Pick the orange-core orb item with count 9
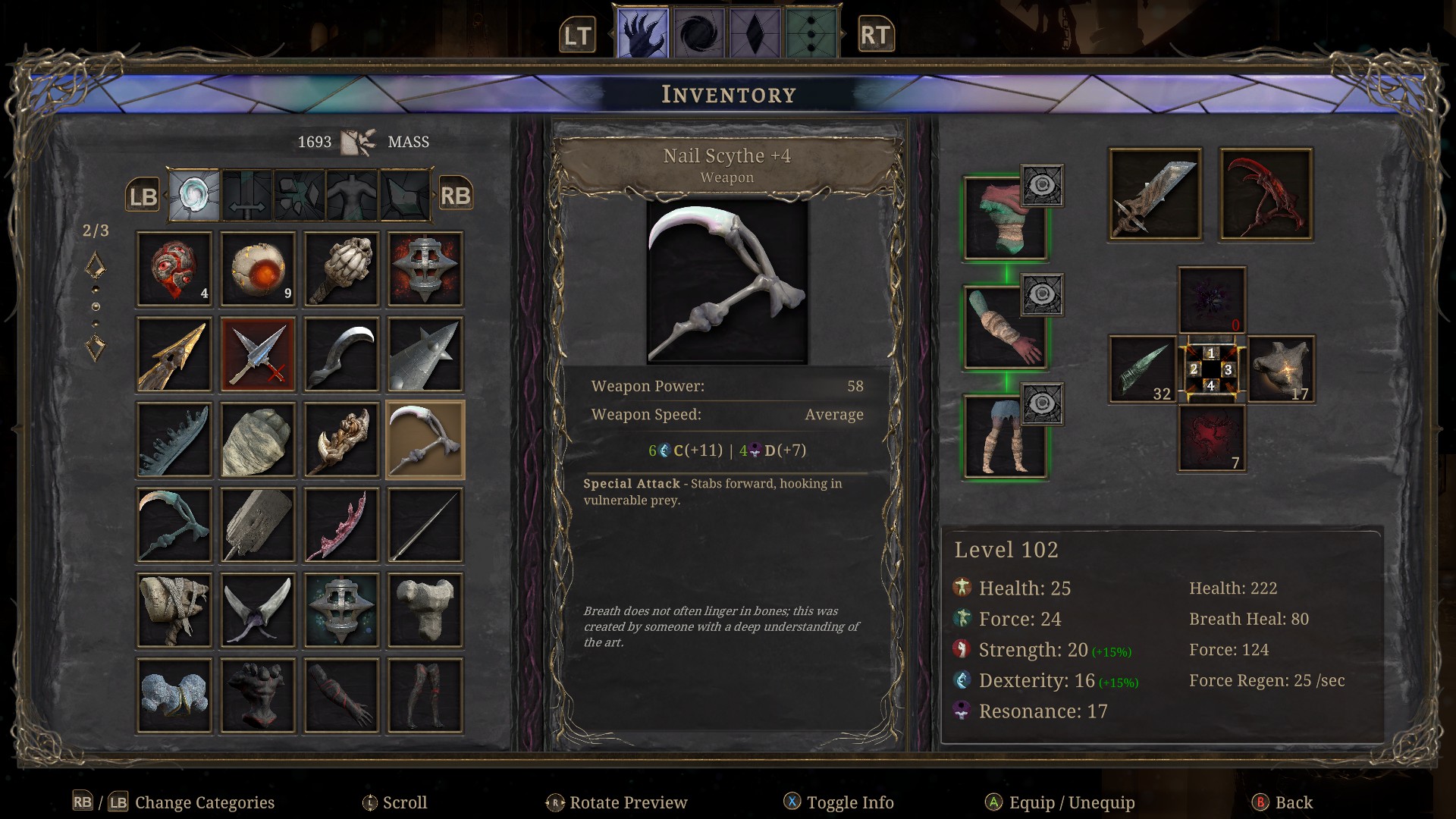1456x819 pixels. 258,269
